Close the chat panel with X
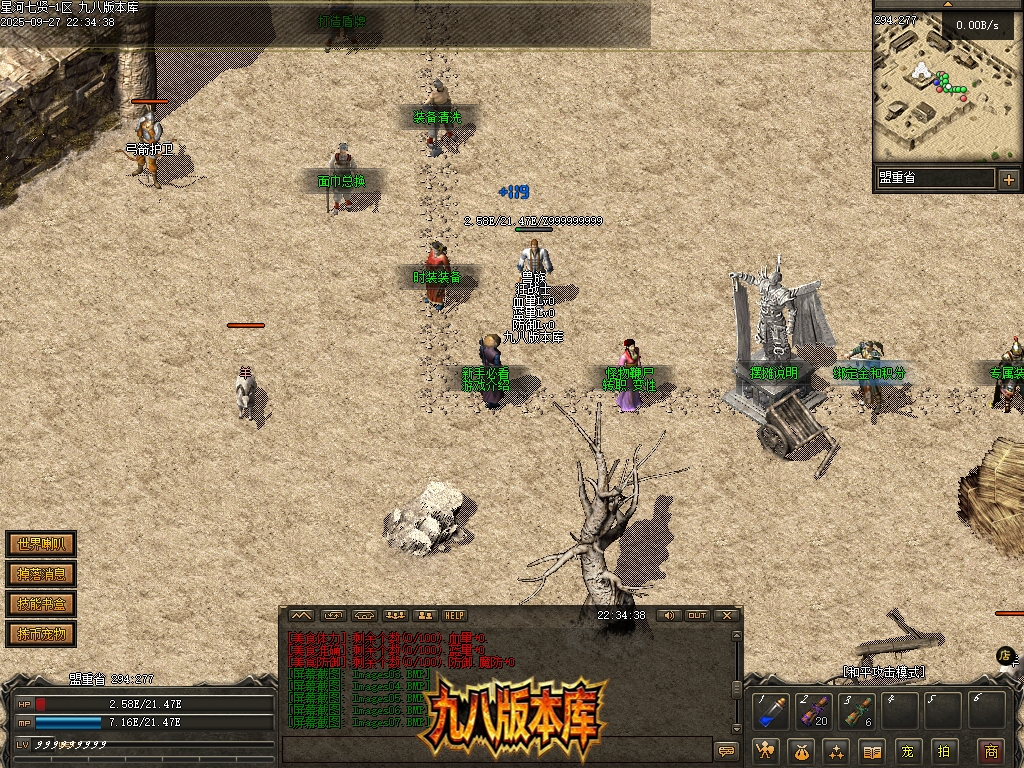Image resolution: width=1024 pixels, height=768 pixels. [x=727, y=615]
